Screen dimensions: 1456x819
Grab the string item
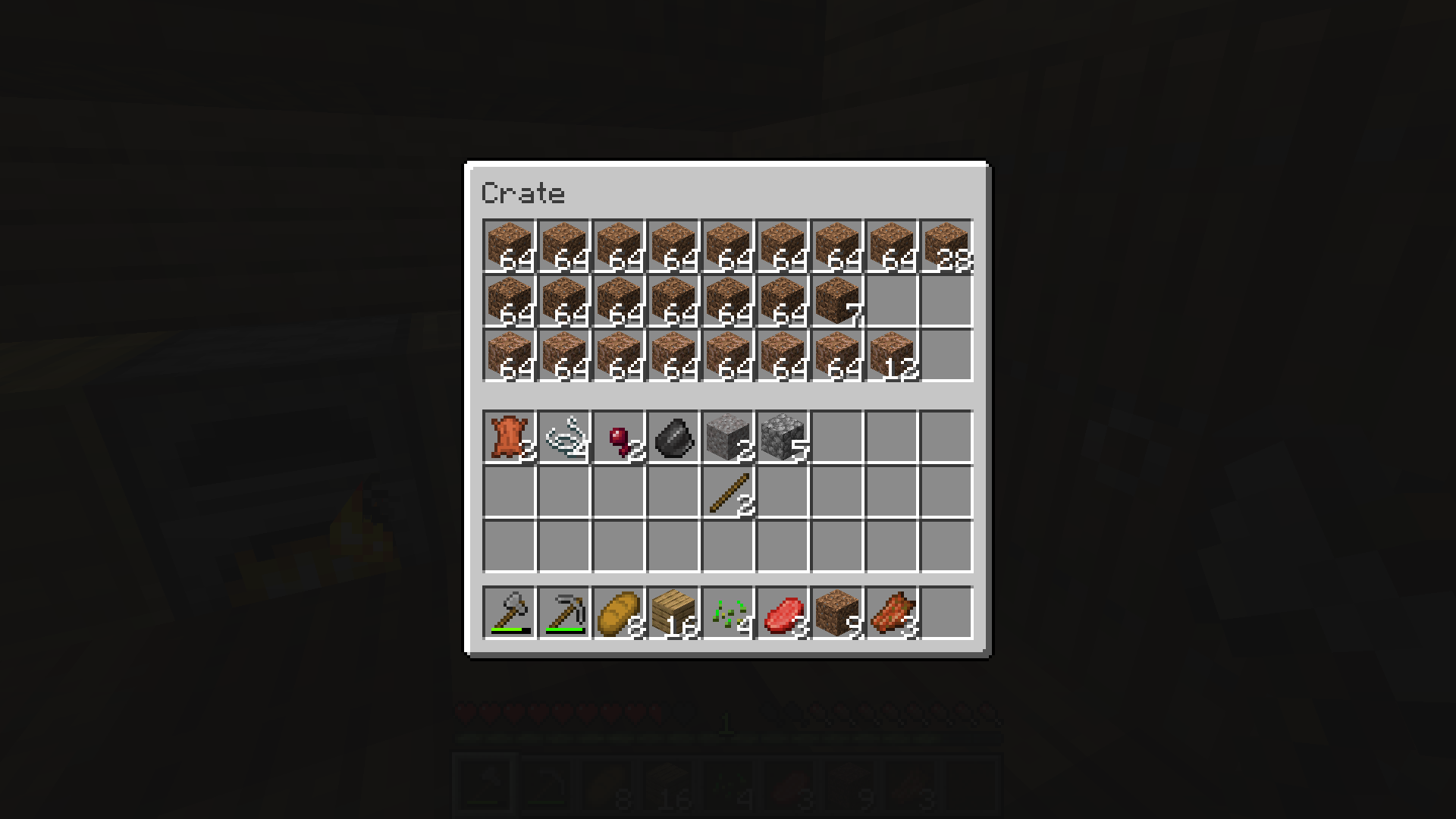pyautogui.click(x=564, y=438)
